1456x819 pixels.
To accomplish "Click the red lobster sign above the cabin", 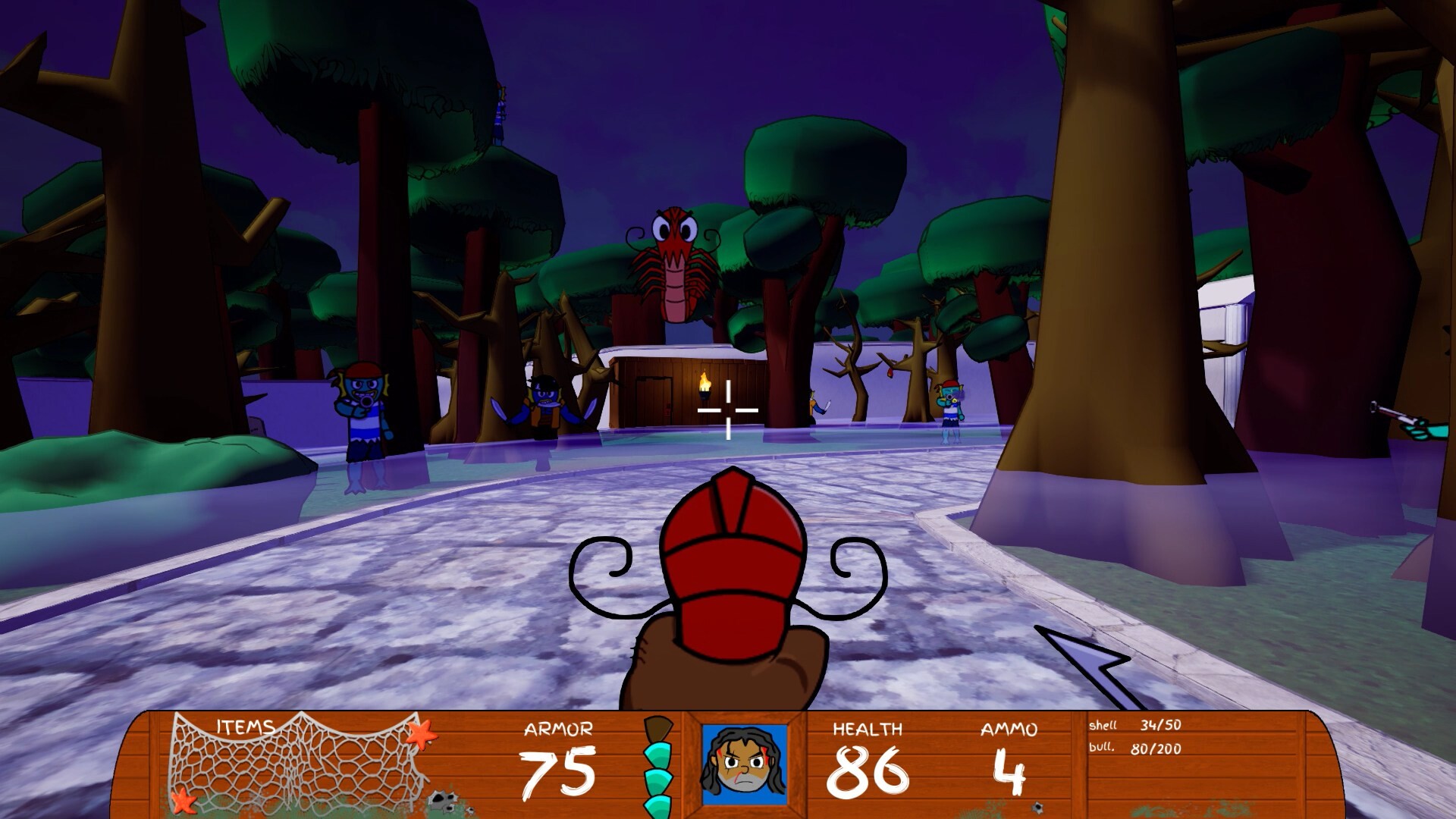I will (673, 262).
